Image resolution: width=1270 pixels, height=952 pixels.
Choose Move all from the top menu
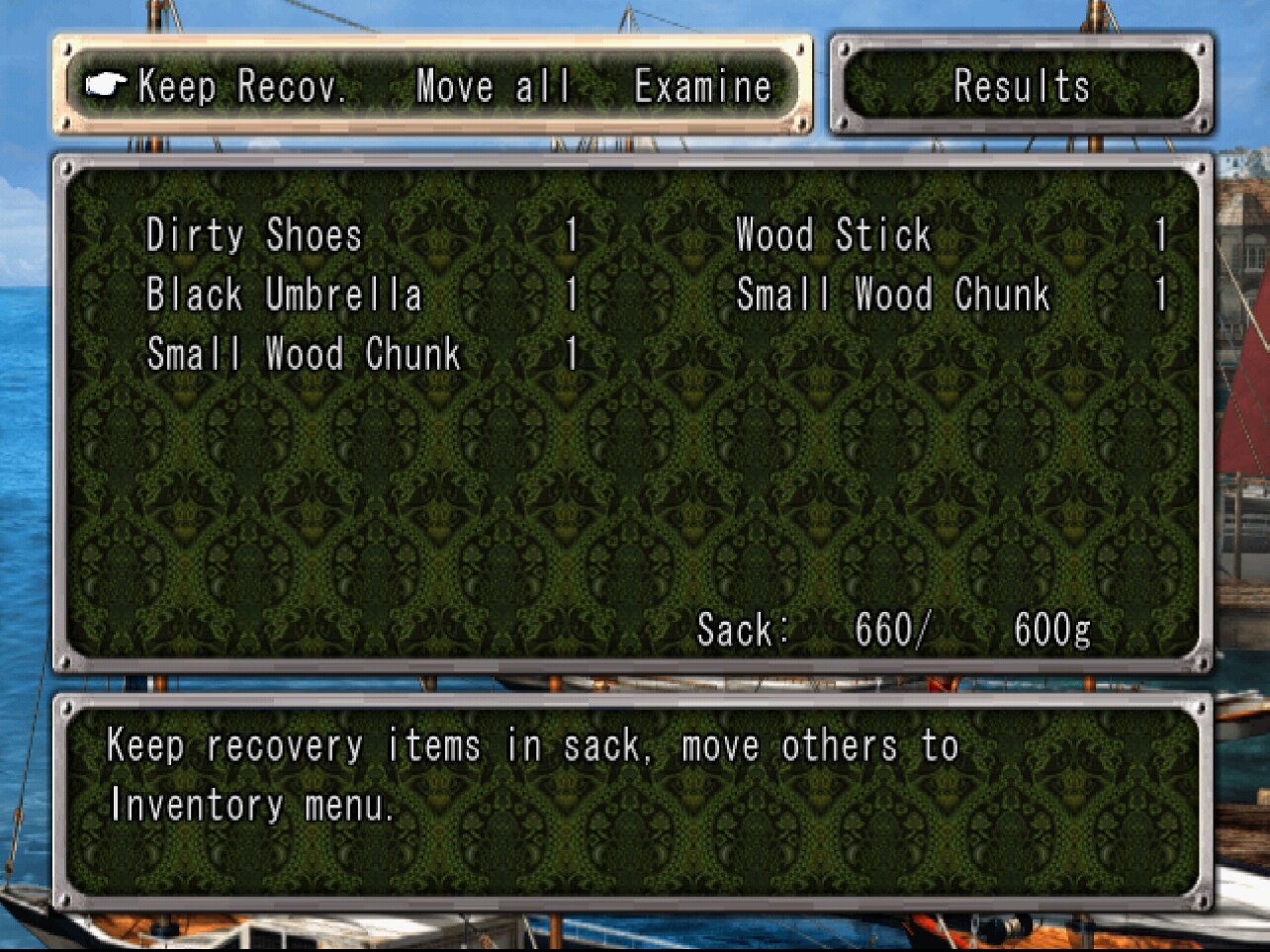pyautogui.click(x=493, y=87)
